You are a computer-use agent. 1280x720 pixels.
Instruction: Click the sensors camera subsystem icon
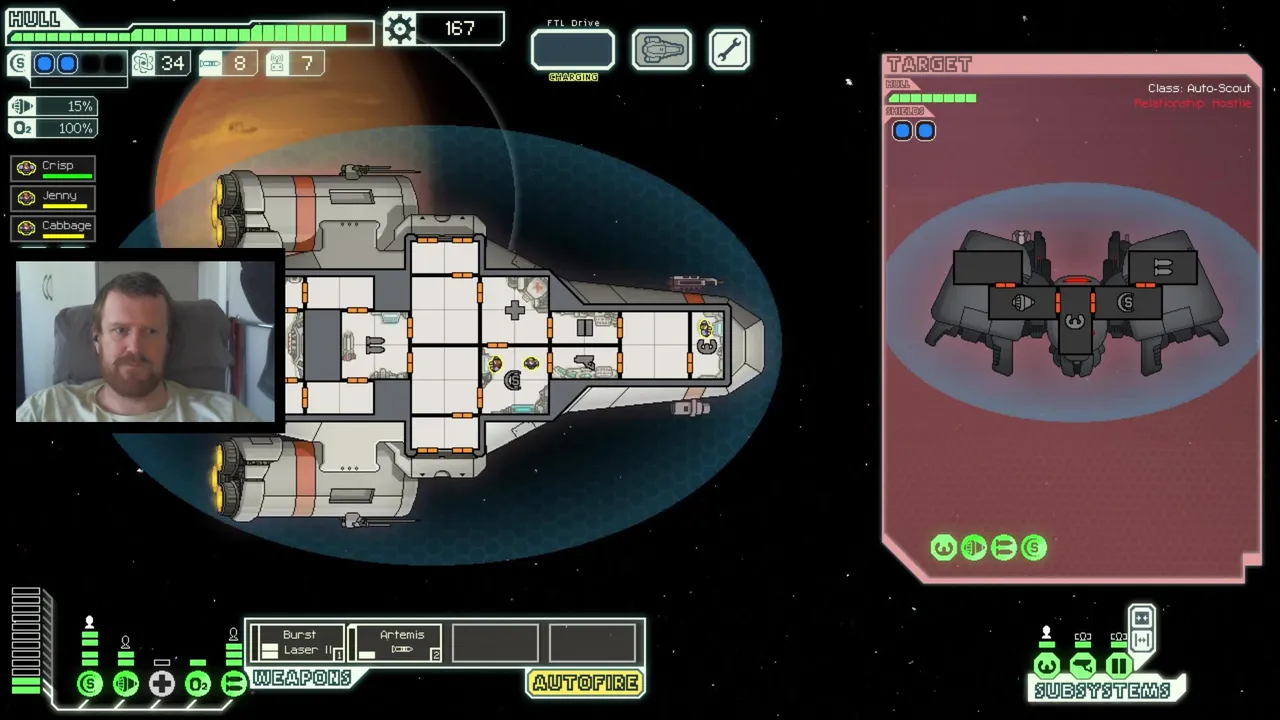pos(1083,666)
